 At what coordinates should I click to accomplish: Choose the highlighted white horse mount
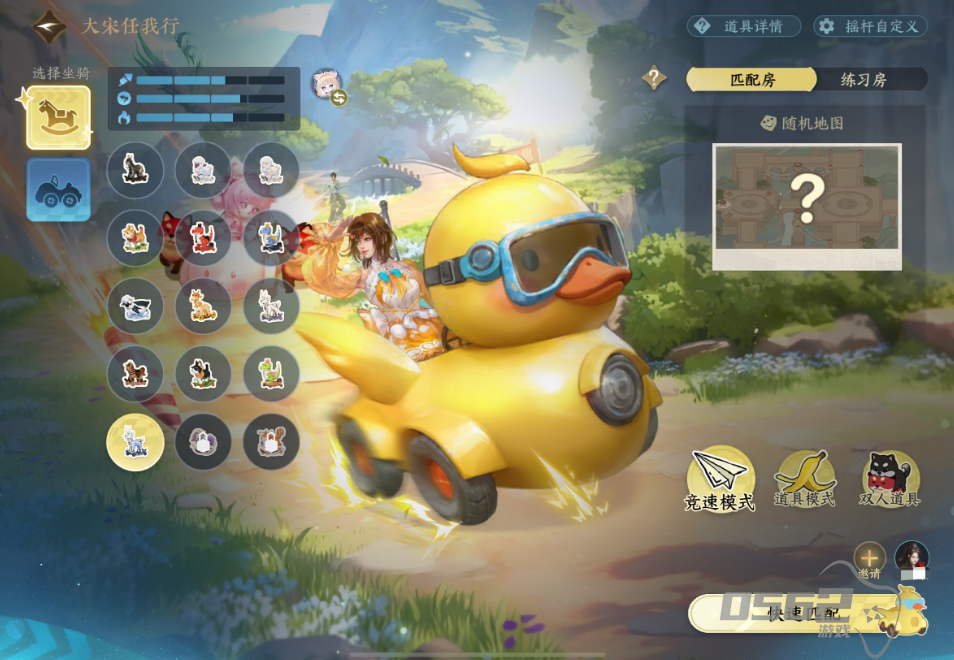coord(135,442)
